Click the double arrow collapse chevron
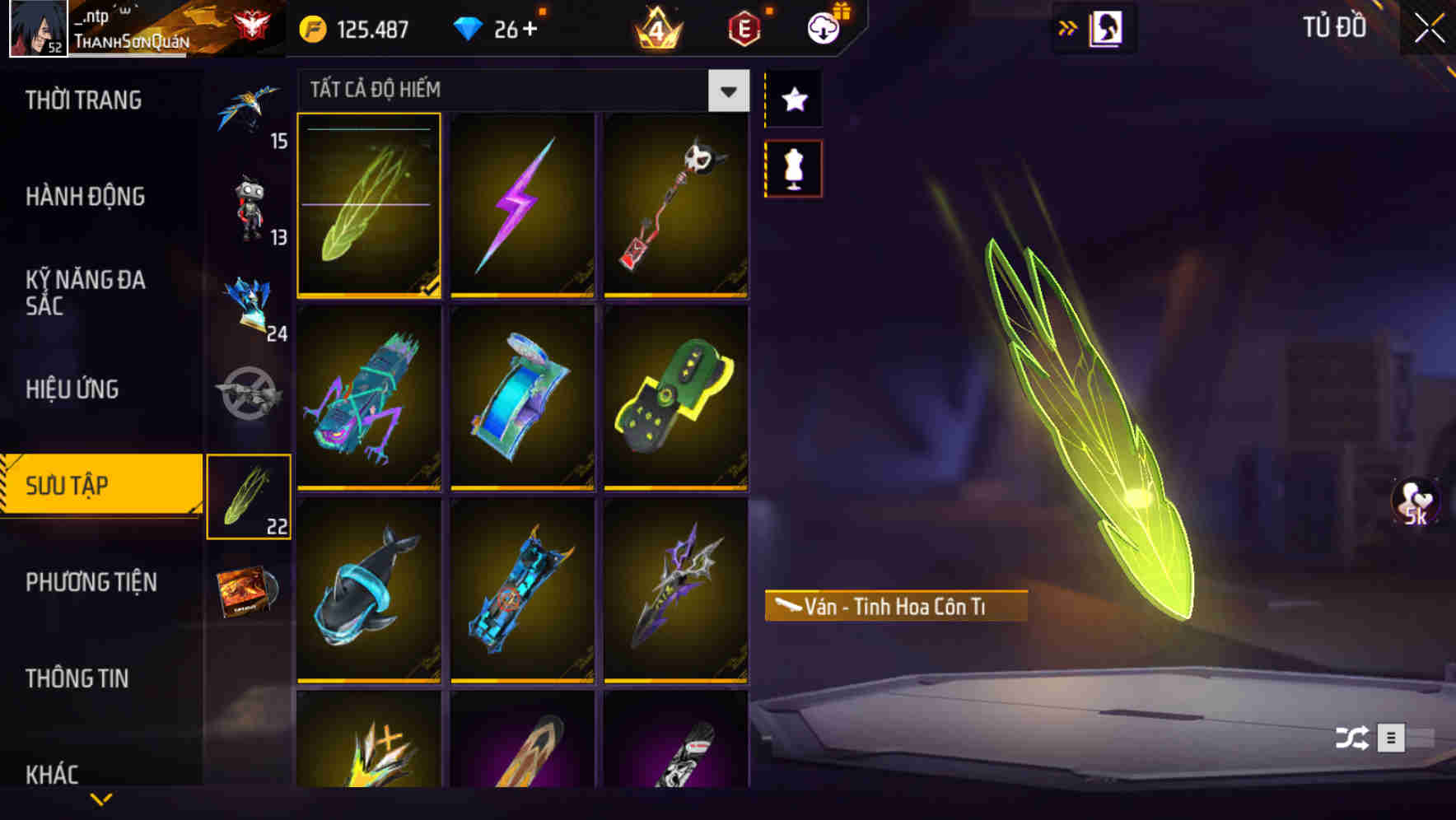Screen dimensions: 1456x820 tap(1069, 26)
